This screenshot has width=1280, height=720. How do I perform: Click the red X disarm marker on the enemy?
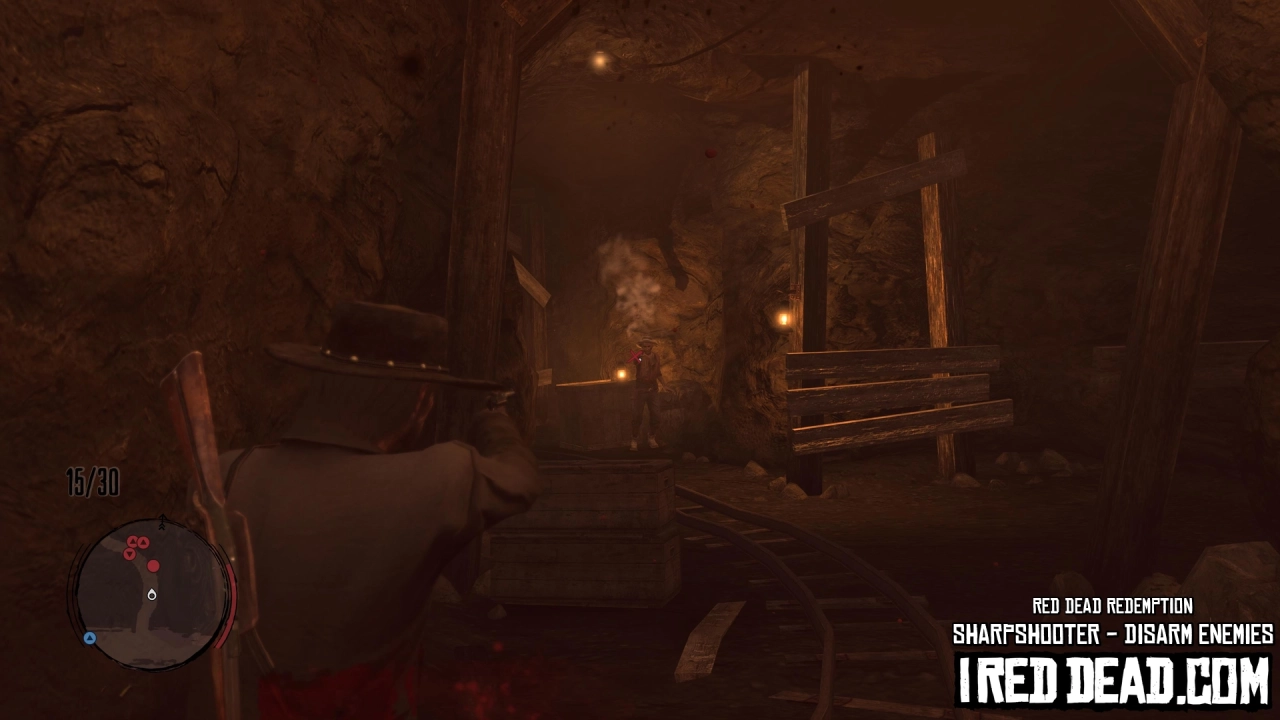click(x=636, y=356)
